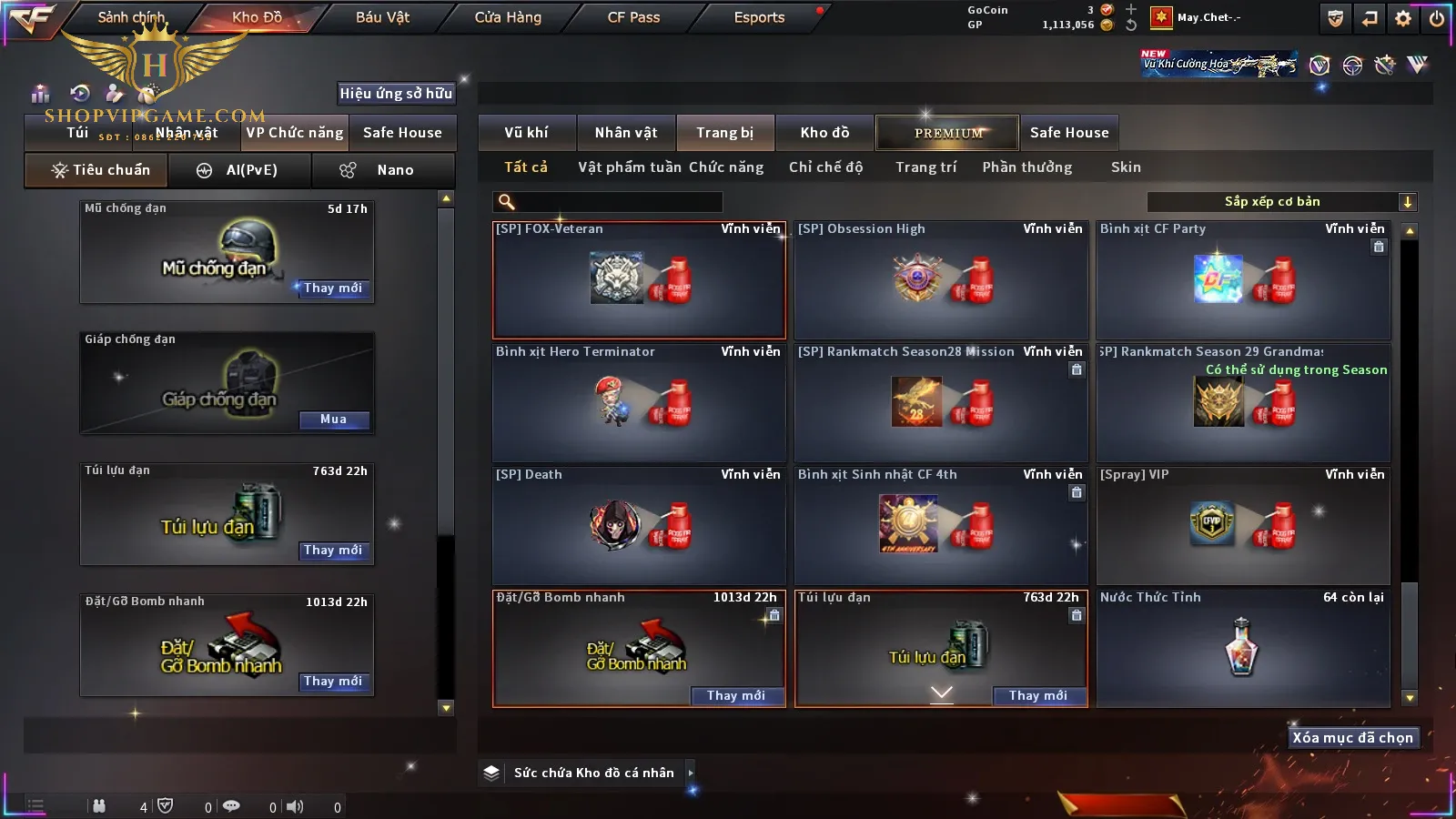Buy Giáp chống đạn with Mua button

333,420
